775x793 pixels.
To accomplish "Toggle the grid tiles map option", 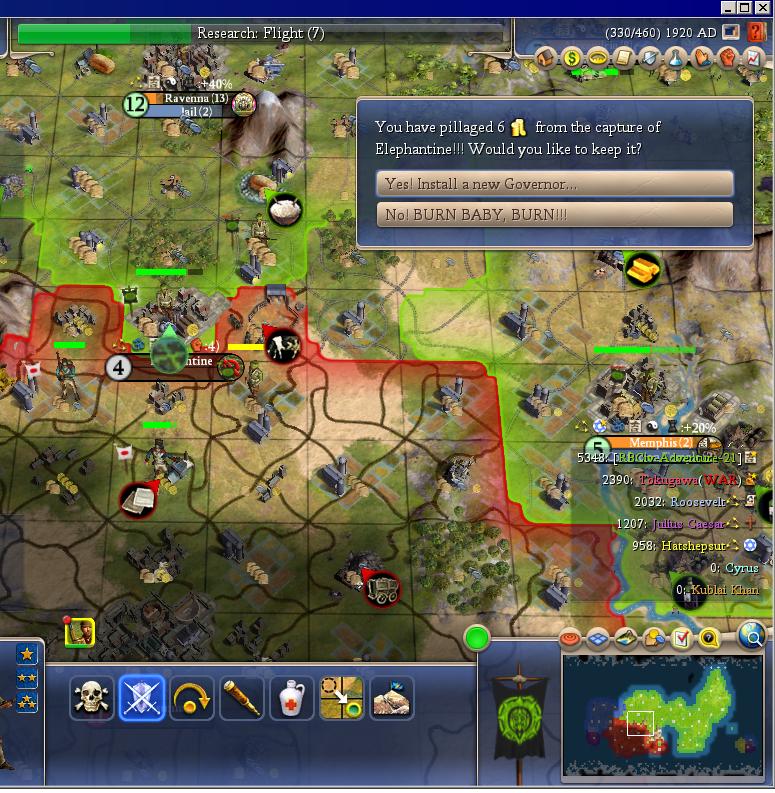I will pyautogui.click(x=598, y=638).
